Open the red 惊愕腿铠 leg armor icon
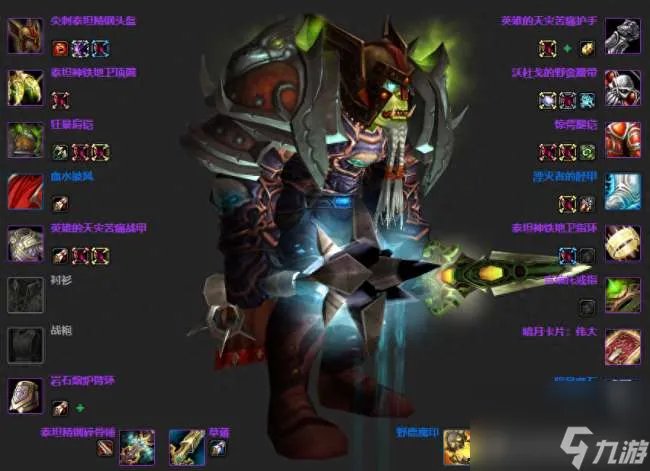Image resolution: width=650 pixels, height=471 pixels. tap(622, 140)
